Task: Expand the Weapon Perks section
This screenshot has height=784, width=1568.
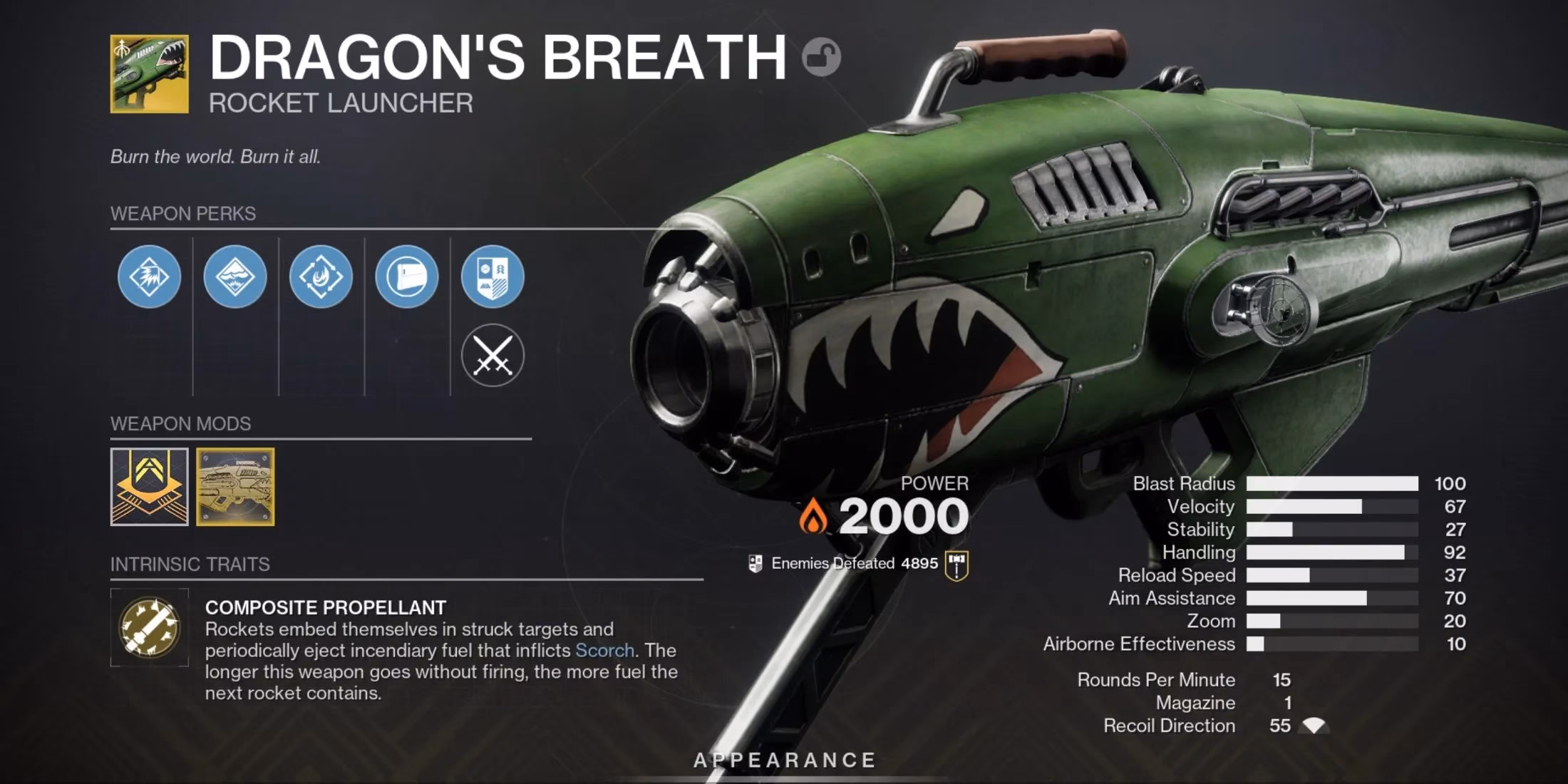Action: tap(184, 212)
